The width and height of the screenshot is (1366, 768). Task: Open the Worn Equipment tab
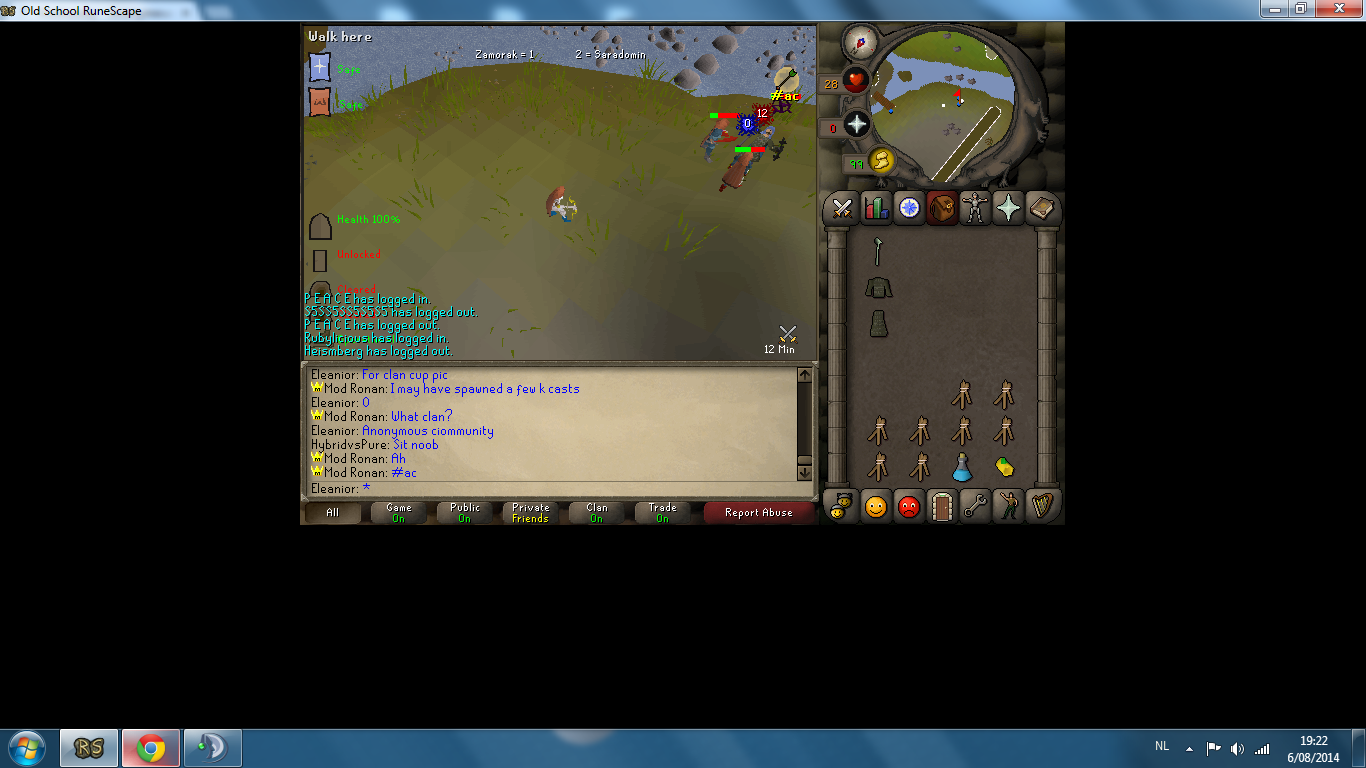(975, 208)
